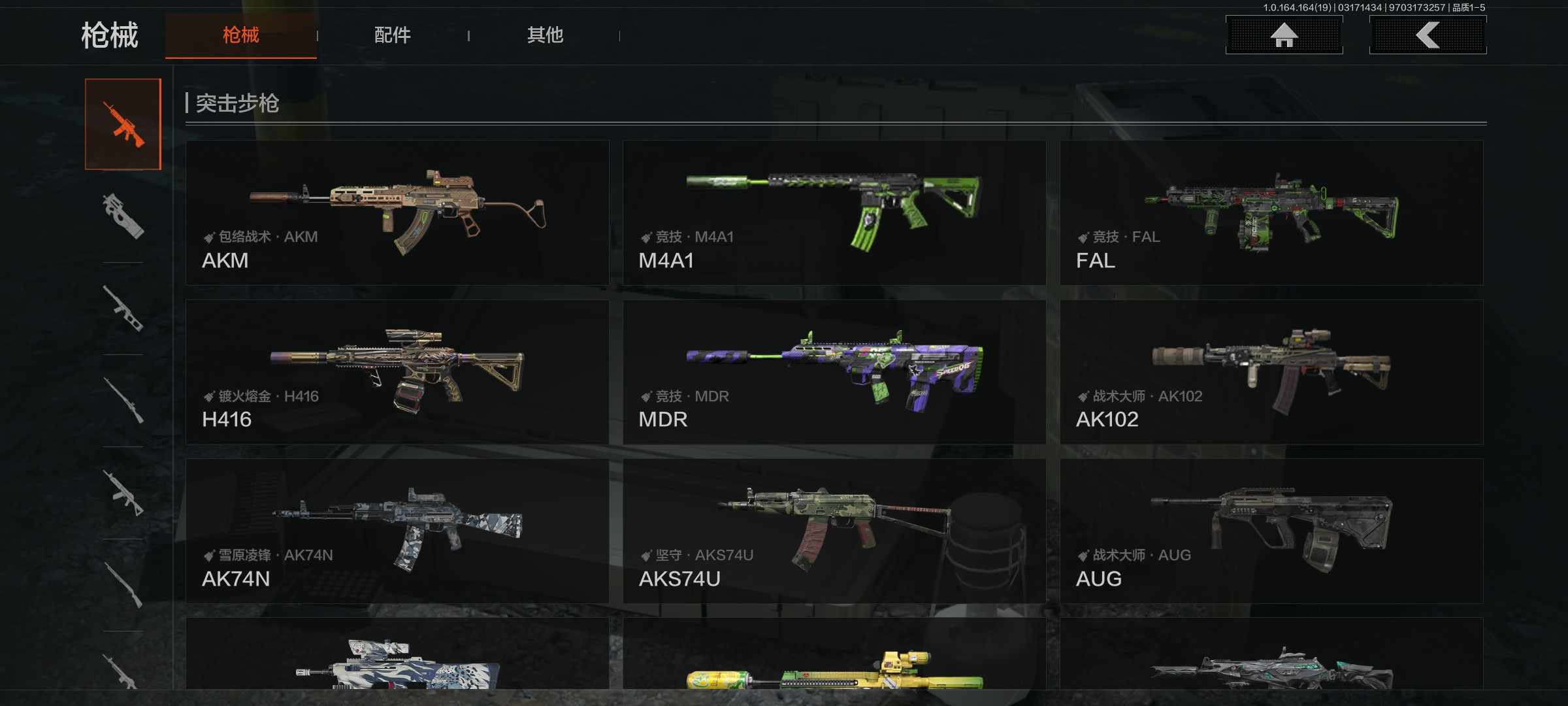
Task: Select the H416 weapon tile
Action: click(397, 372)
